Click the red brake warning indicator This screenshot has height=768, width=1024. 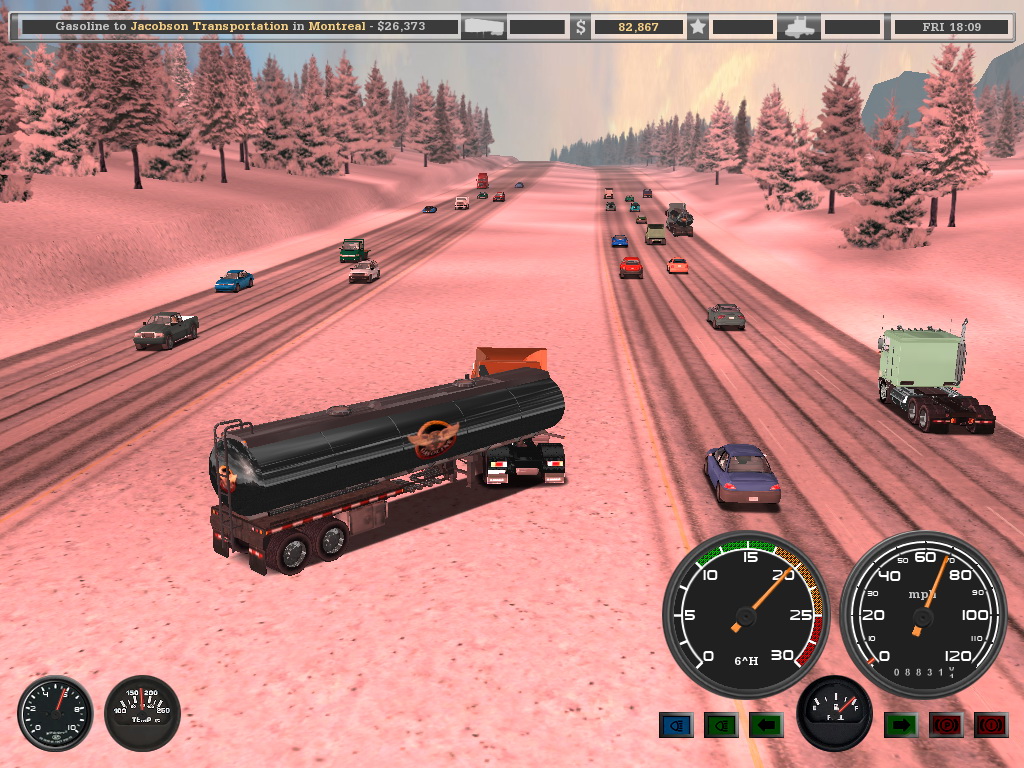coord(991,725)
